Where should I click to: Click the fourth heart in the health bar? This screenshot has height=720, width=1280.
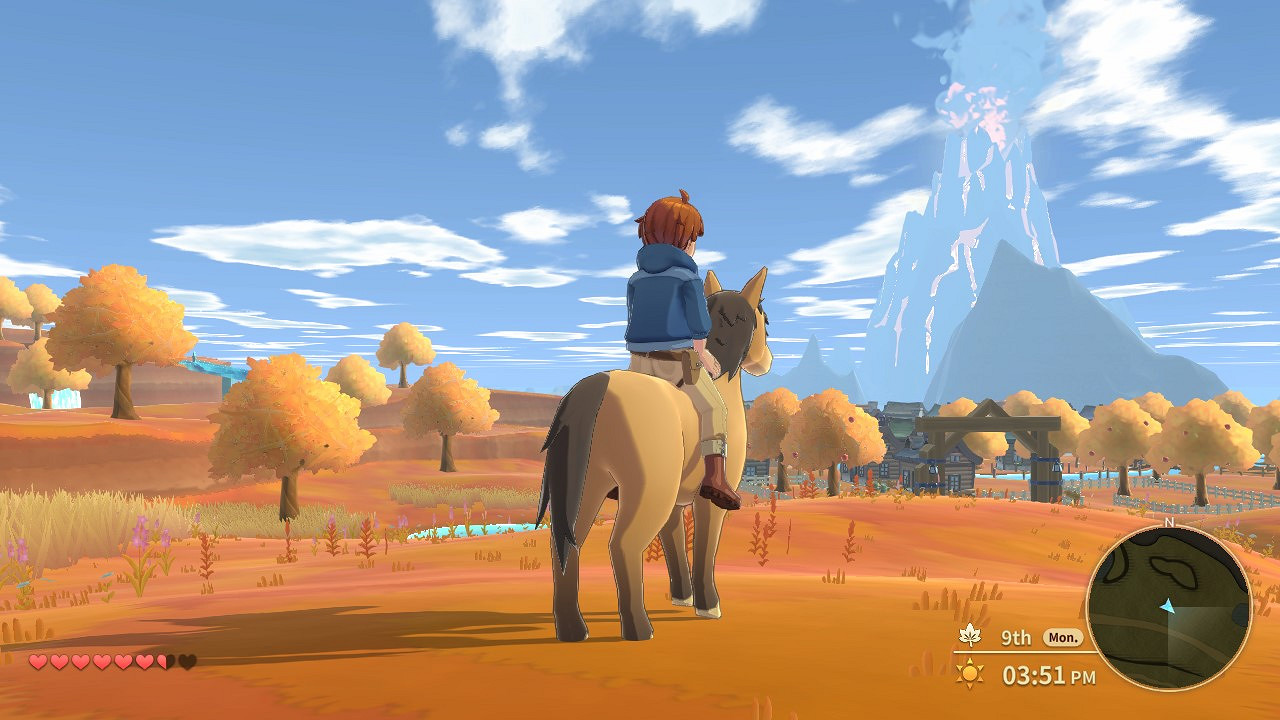100,661
